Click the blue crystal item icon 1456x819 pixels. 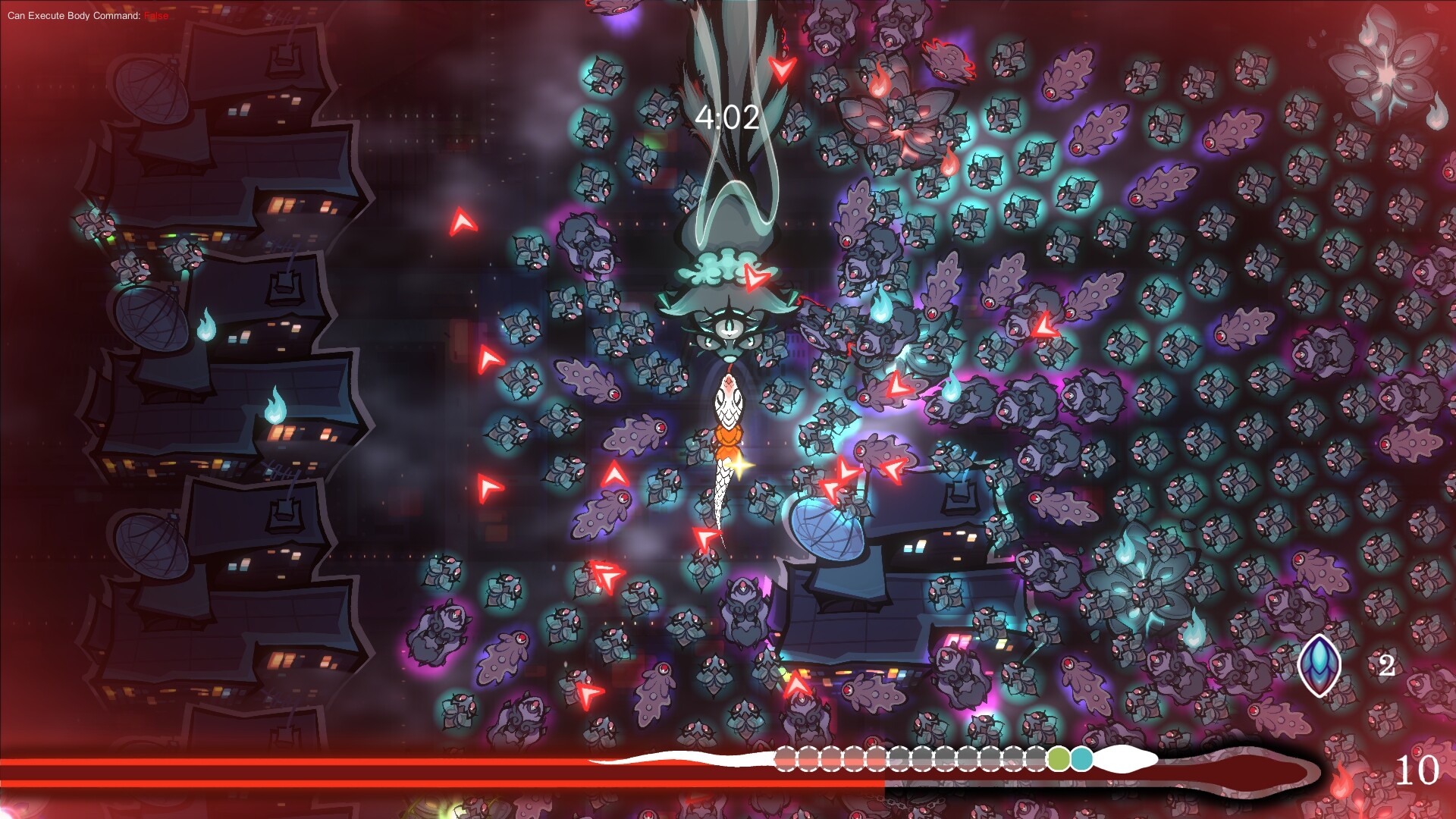tap(1319, 665)
